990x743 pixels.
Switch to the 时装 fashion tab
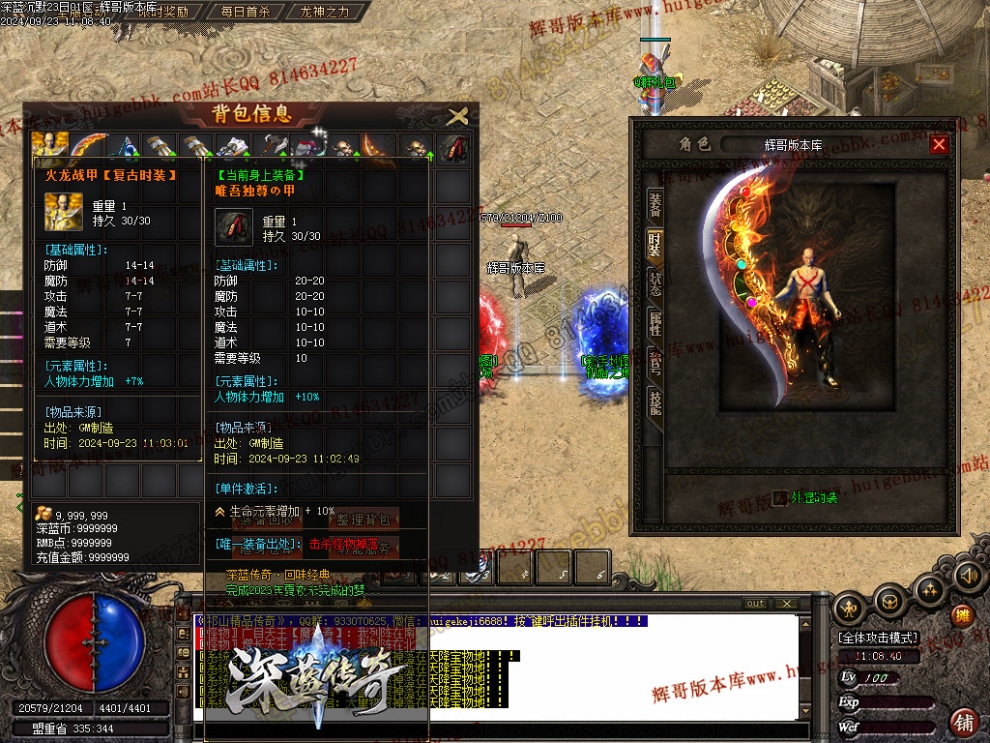click(x=655, y=243)
